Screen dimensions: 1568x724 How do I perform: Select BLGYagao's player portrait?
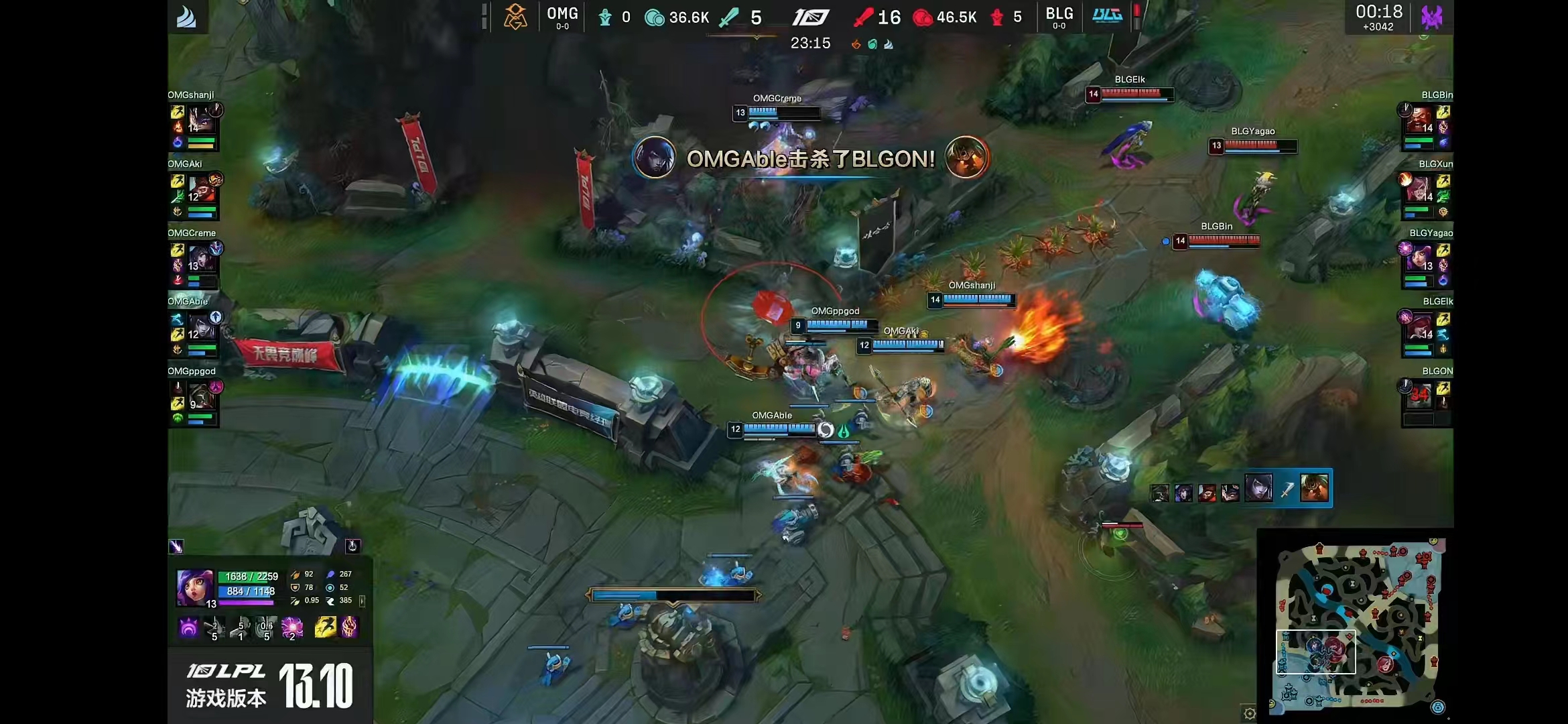[1419, 258]
